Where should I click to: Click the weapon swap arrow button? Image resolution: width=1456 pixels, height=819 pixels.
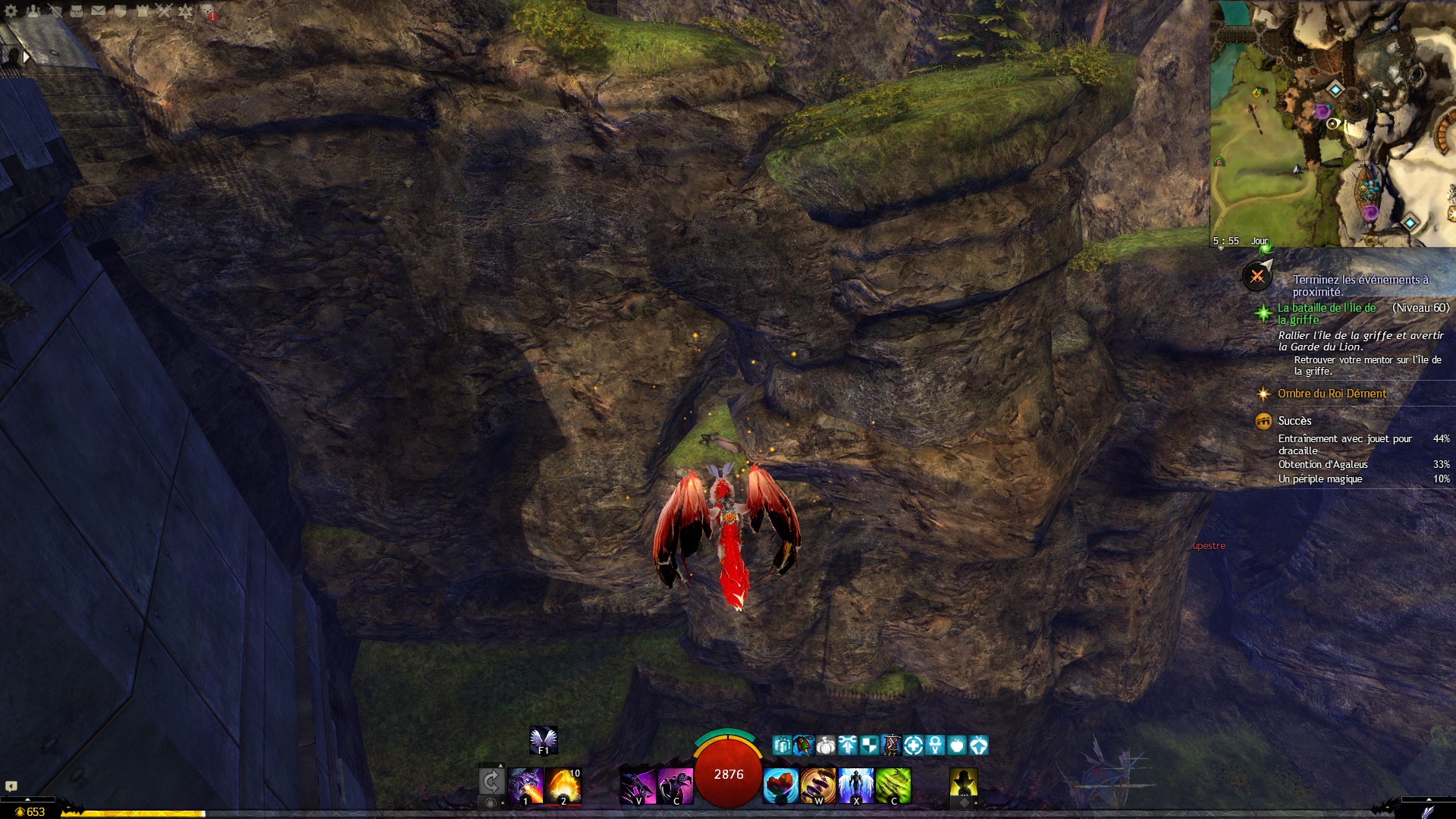point(491,782)
